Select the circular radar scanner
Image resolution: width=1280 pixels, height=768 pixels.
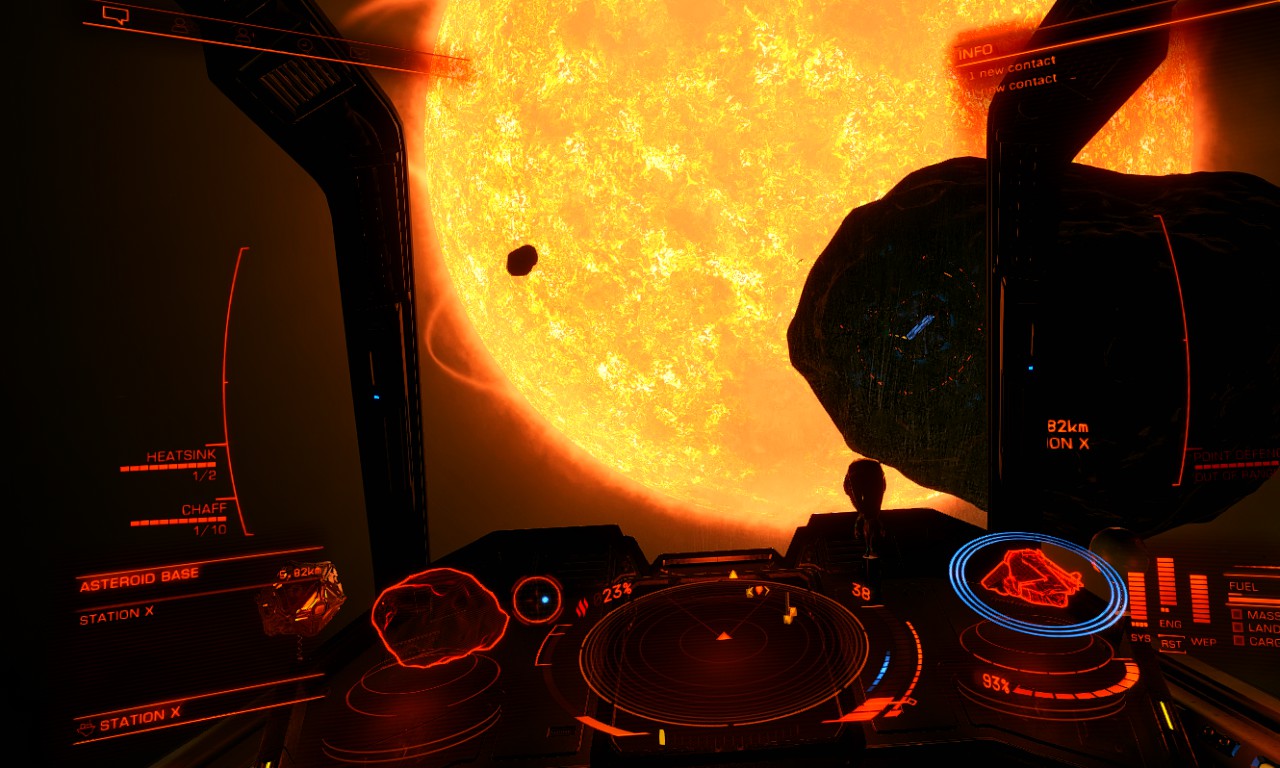(724, 651)
